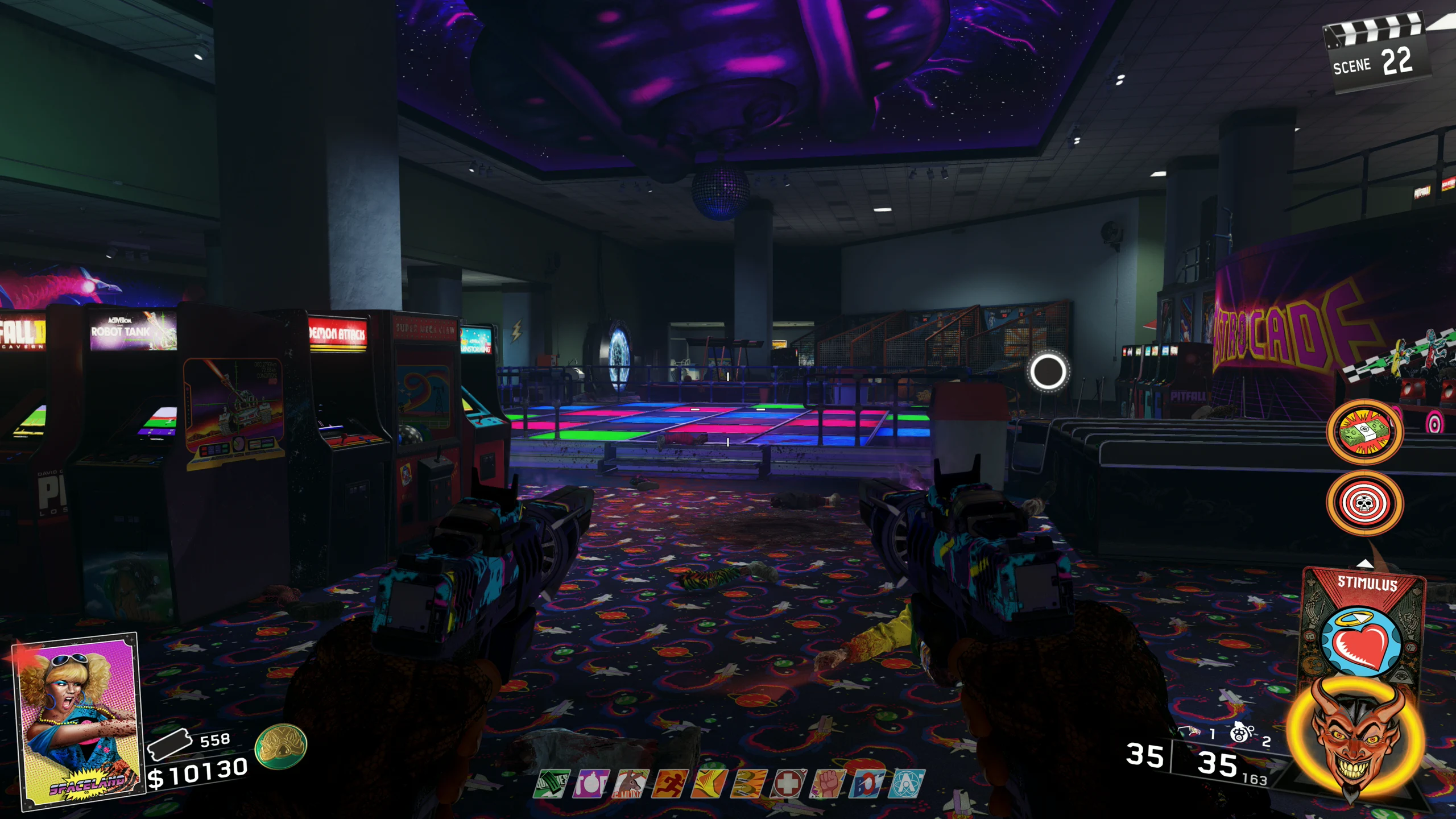This screenshot has height=819, width=1456.
Task: Choose the Mule Munchies kangaroo perk icon
Action: point(631,784)
